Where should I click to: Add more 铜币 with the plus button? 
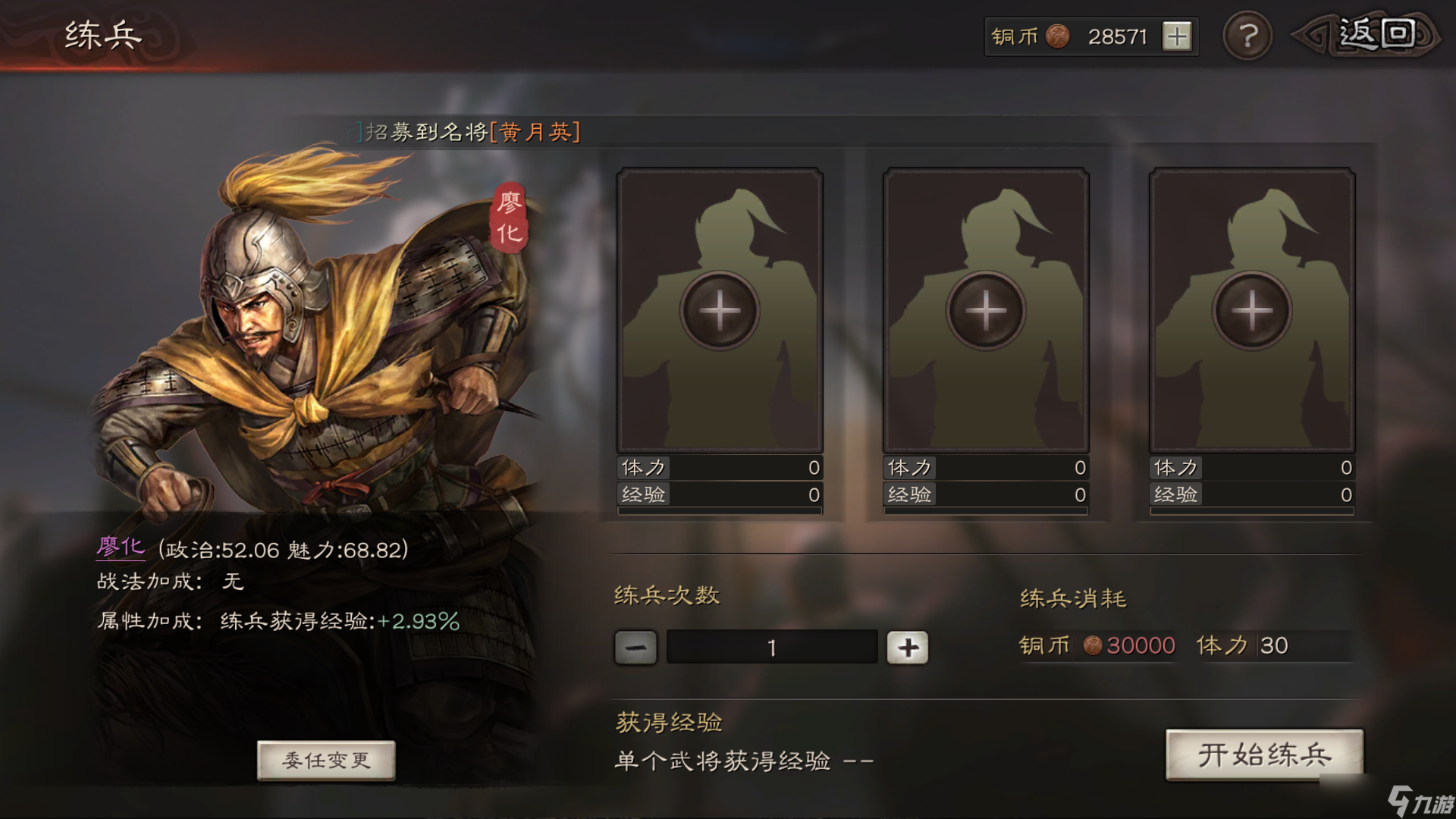[x=1177, y=36]
